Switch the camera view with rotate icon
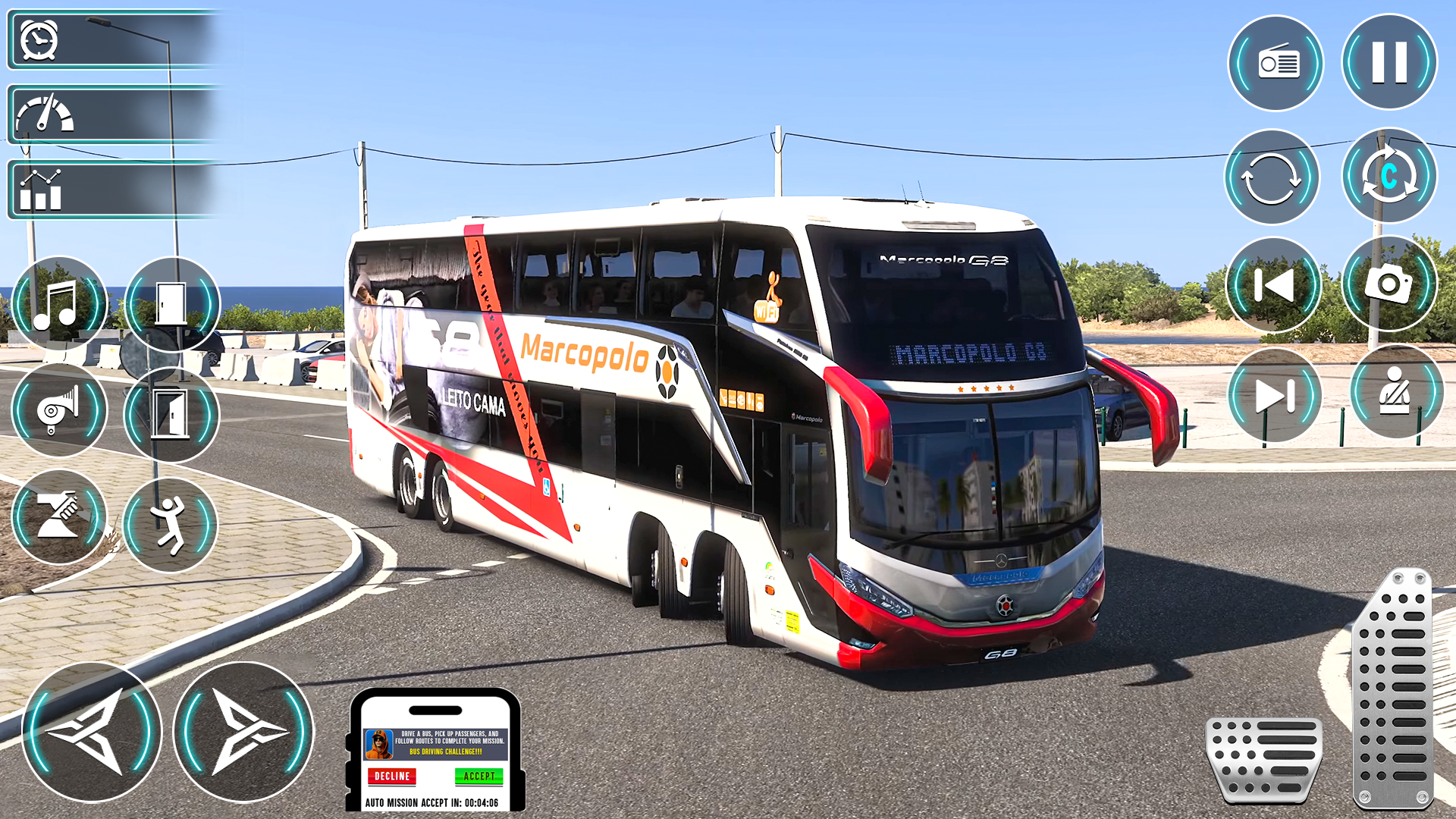 coord(1272,176)
